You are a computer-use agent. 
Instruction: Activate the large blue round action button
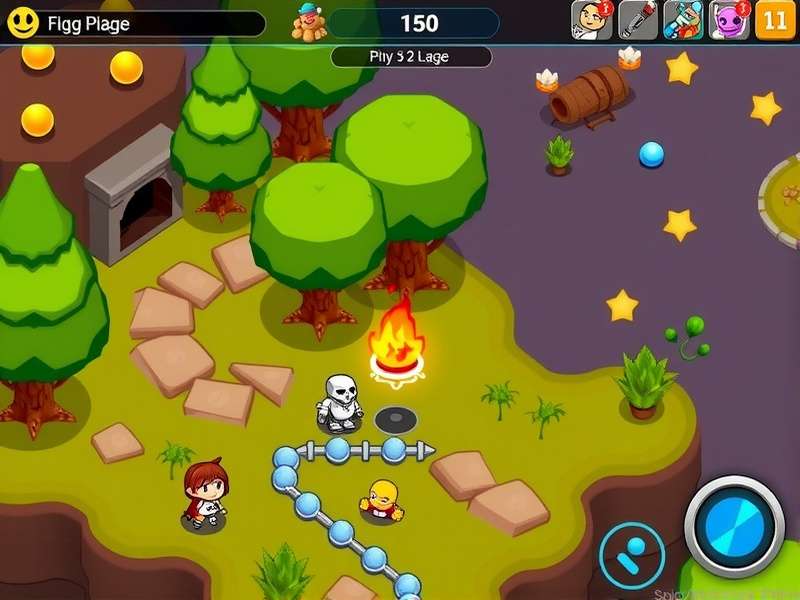(735, 526)
